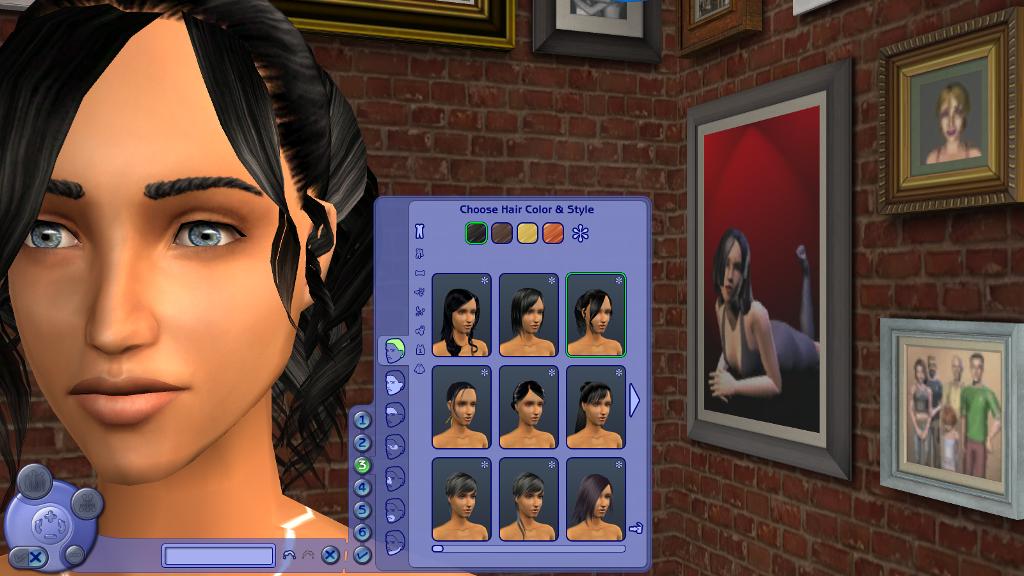This screenshot has height=576, width=1024.
Task: Click the Sim name text field
Action: pos(219,556)
